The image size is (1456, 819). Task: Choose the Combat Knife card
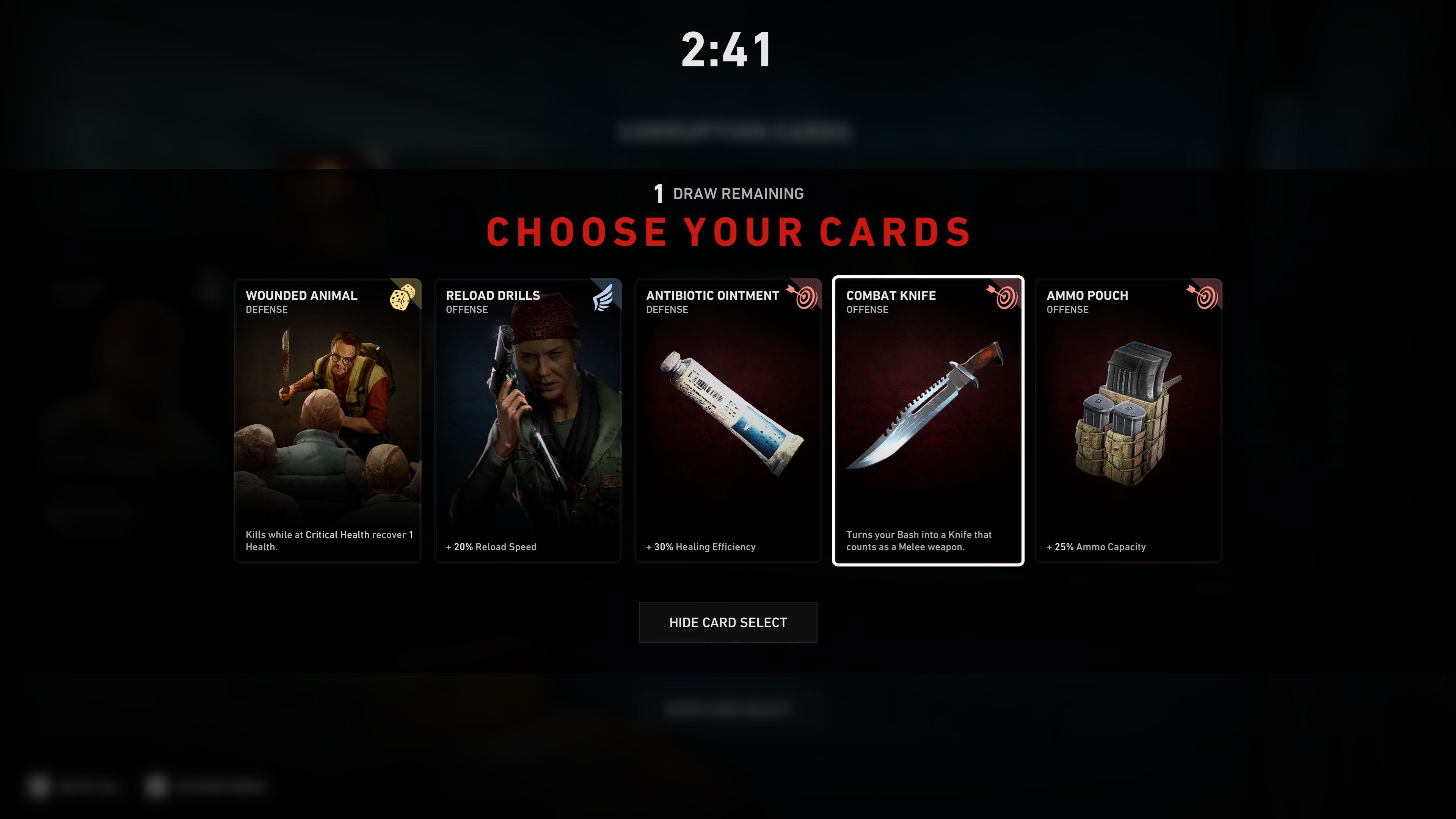click(927, 420)
